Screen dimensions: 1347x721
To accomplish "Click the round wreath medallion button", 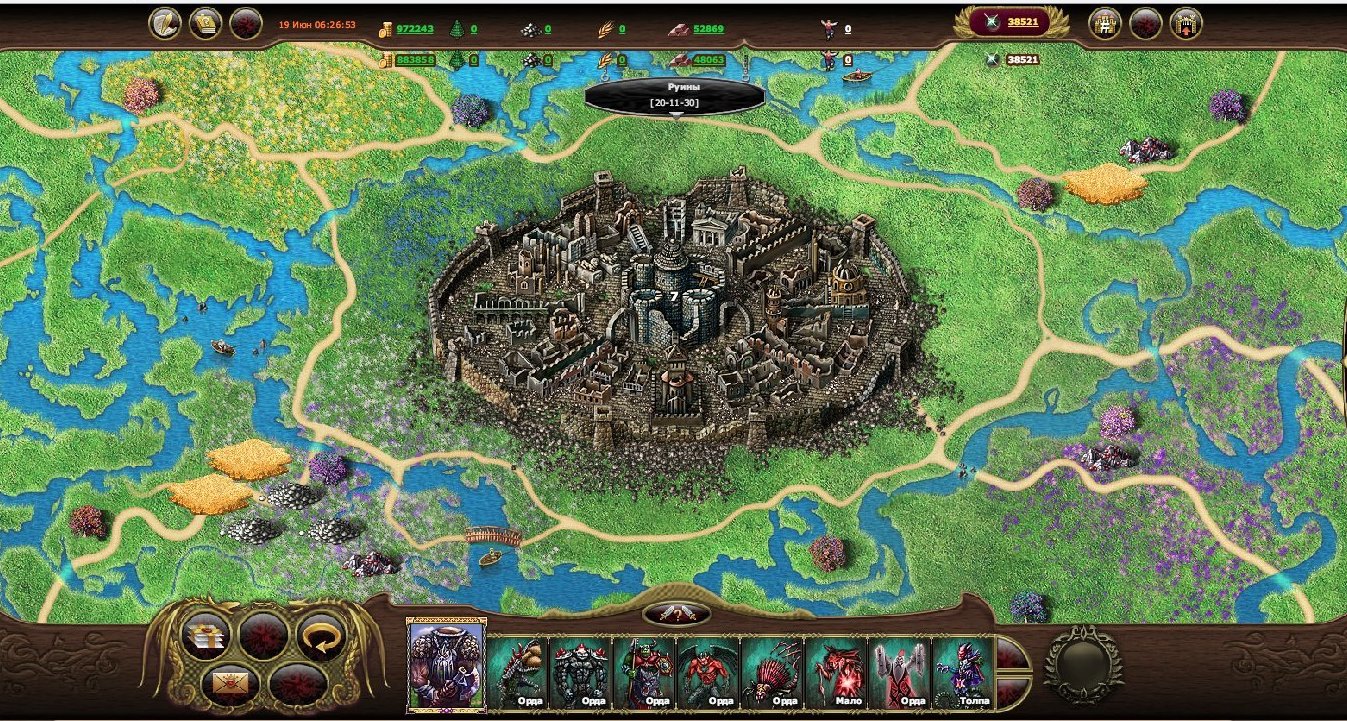I will click(x=1083, y=663).
